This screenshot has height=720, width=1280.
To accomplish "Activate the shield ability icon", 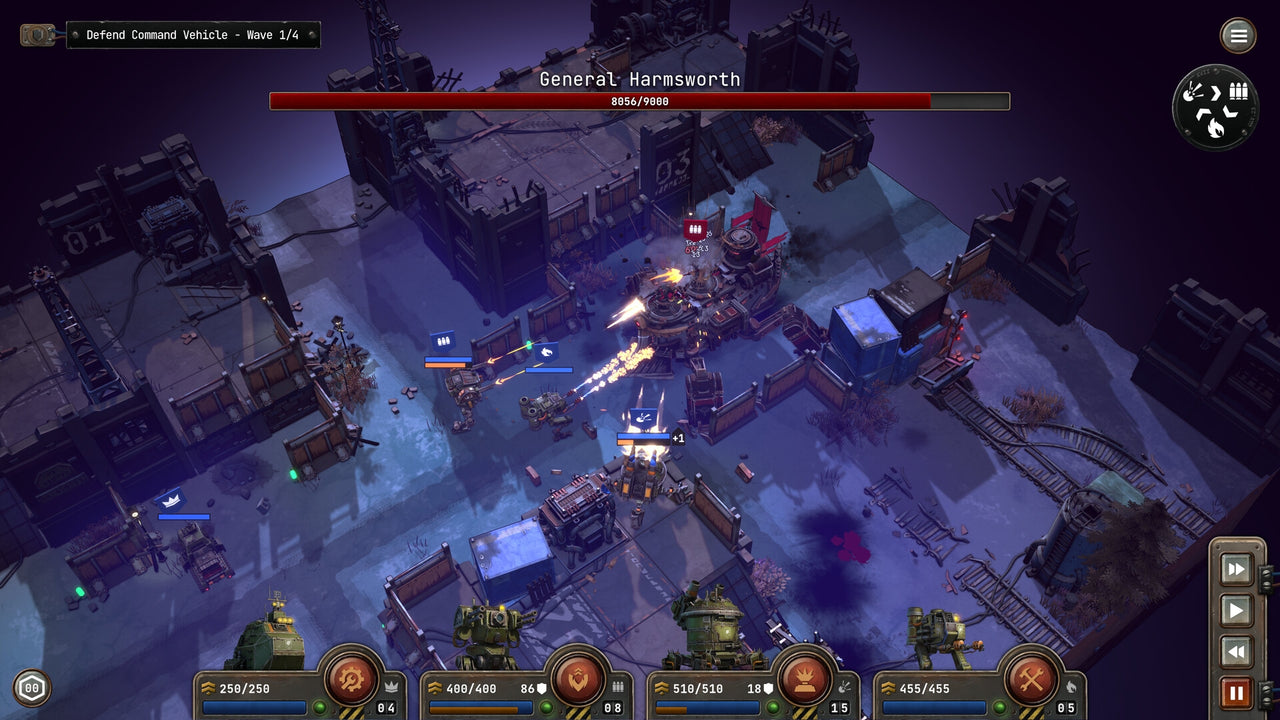I will point(577,680).
